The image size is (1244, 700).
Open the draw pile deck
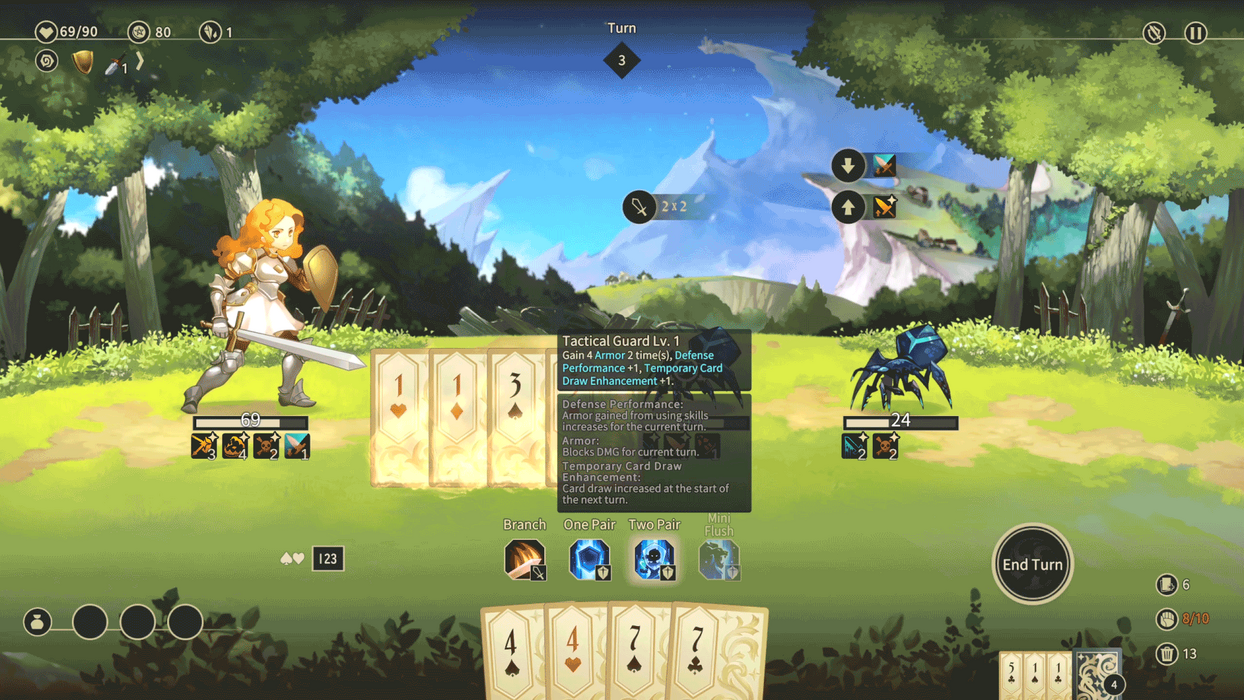[x=1097, y=674]
